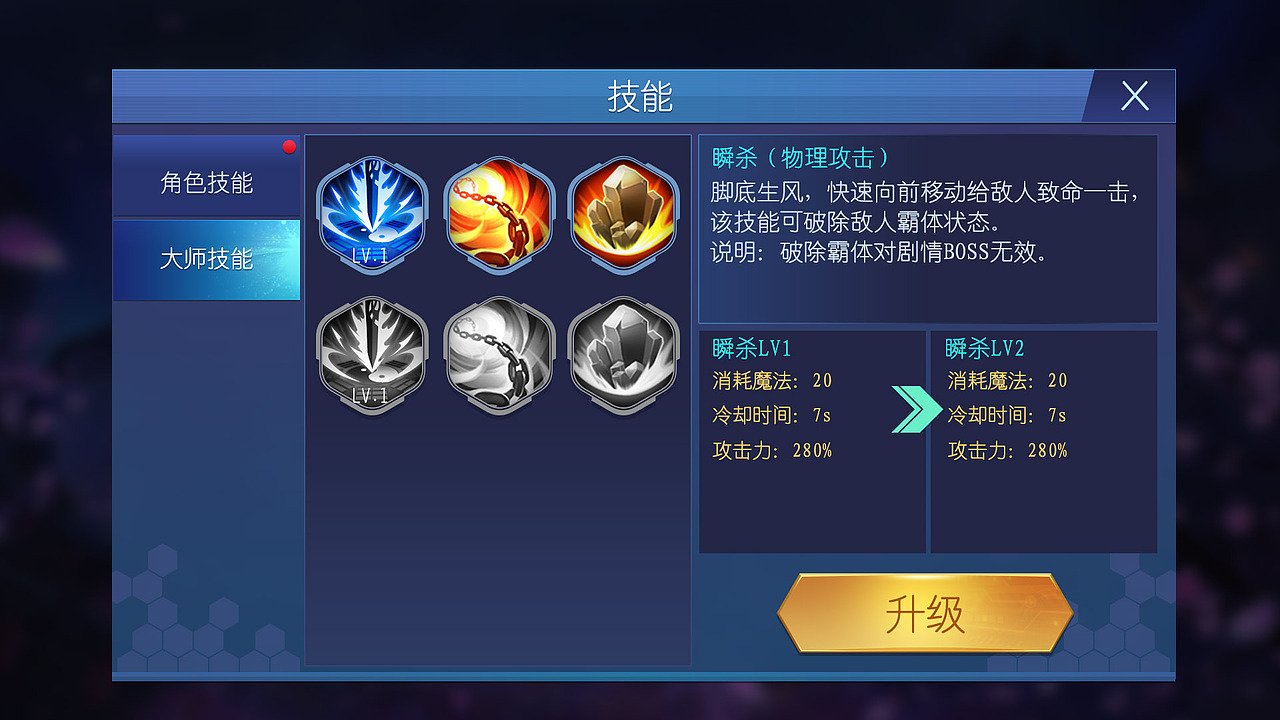
Task: Select the 瞬杀LV2 stats panel
Action: tap(1044, 440)
